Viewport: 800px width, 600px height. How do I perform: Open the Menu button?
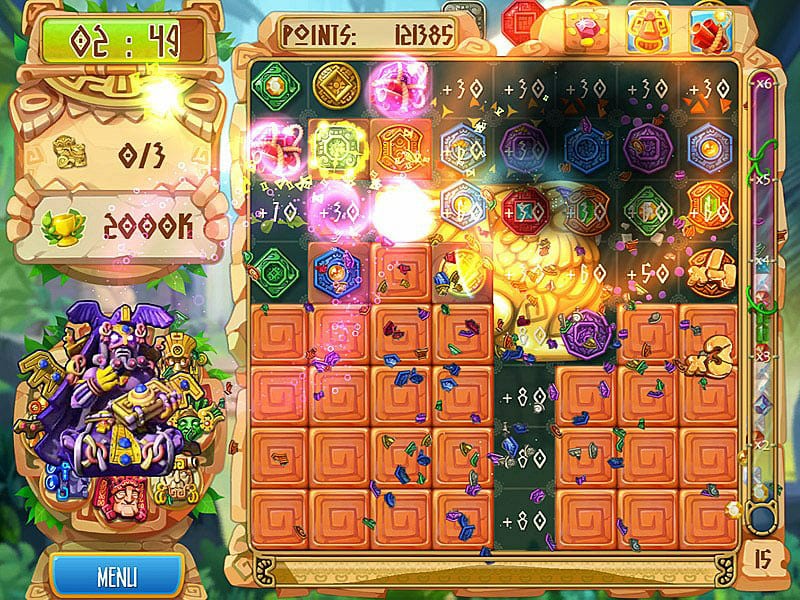click(117, 577)
